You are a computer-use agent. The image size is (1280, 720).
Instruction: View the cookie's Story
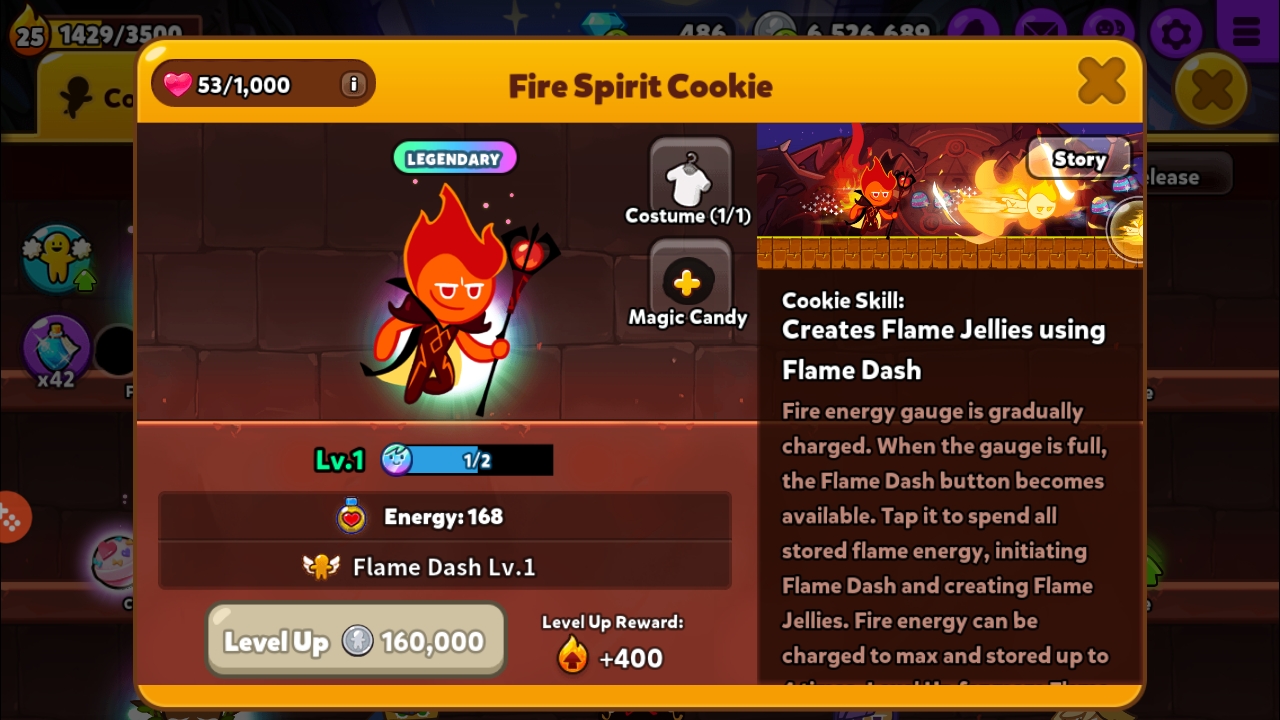1079,159
